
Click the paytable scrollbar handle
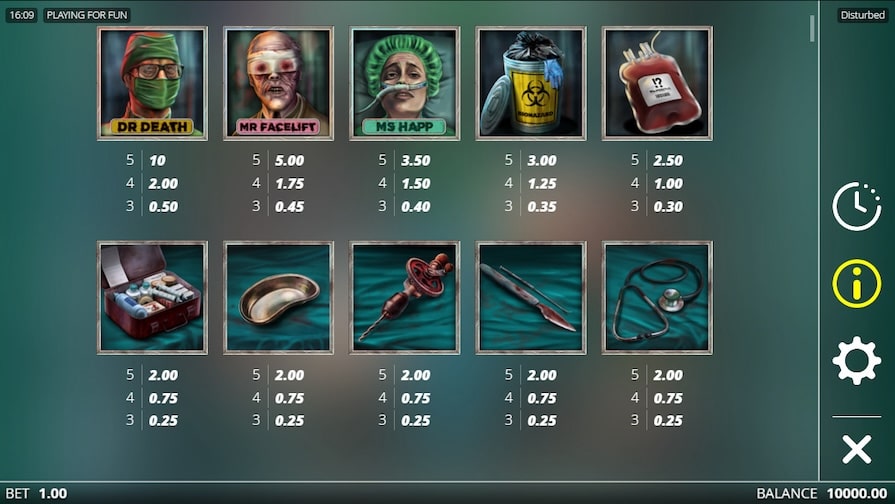point(812,28)
